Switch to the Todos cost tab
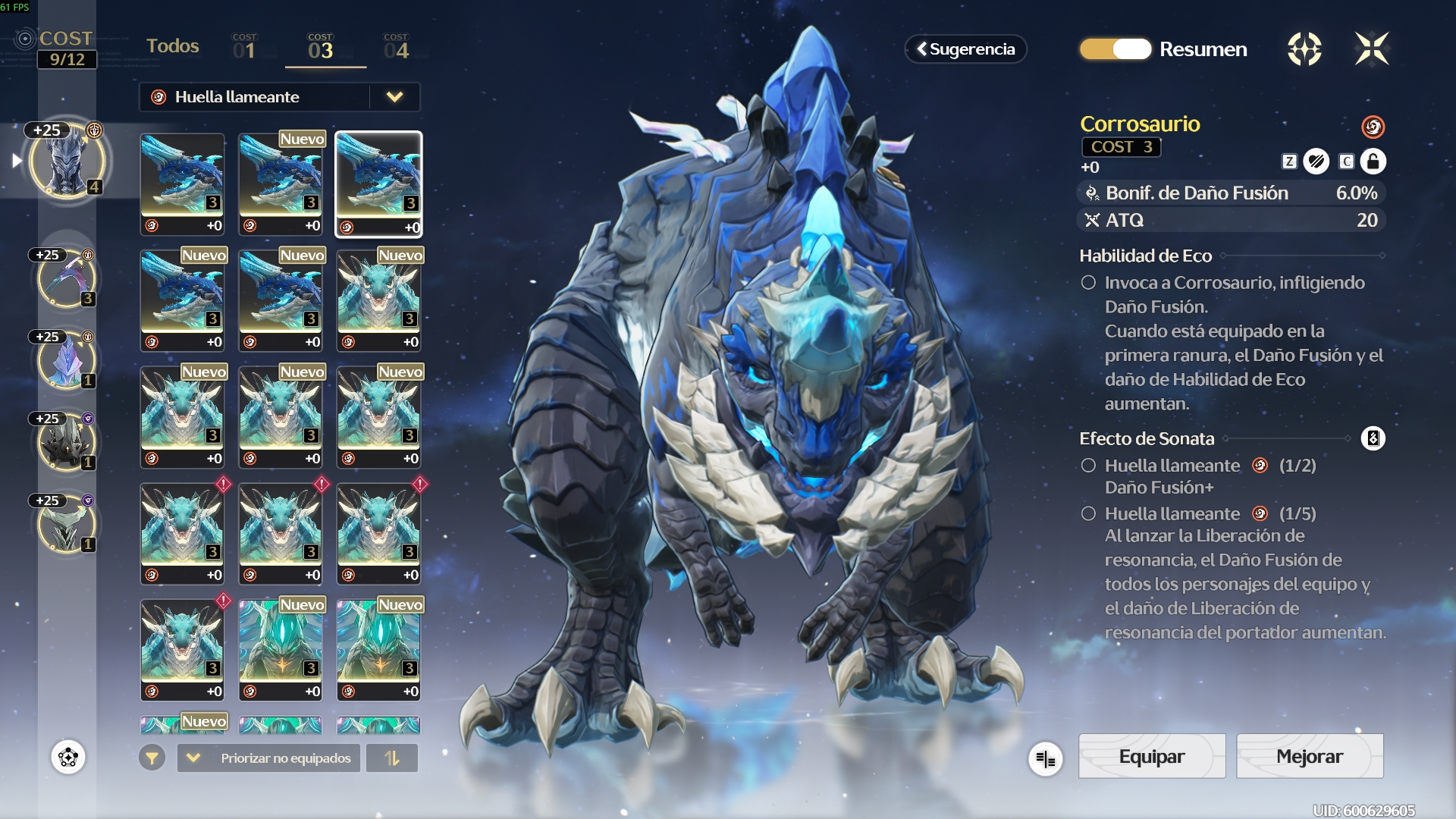1456x819 pixels. pos(172,46)
